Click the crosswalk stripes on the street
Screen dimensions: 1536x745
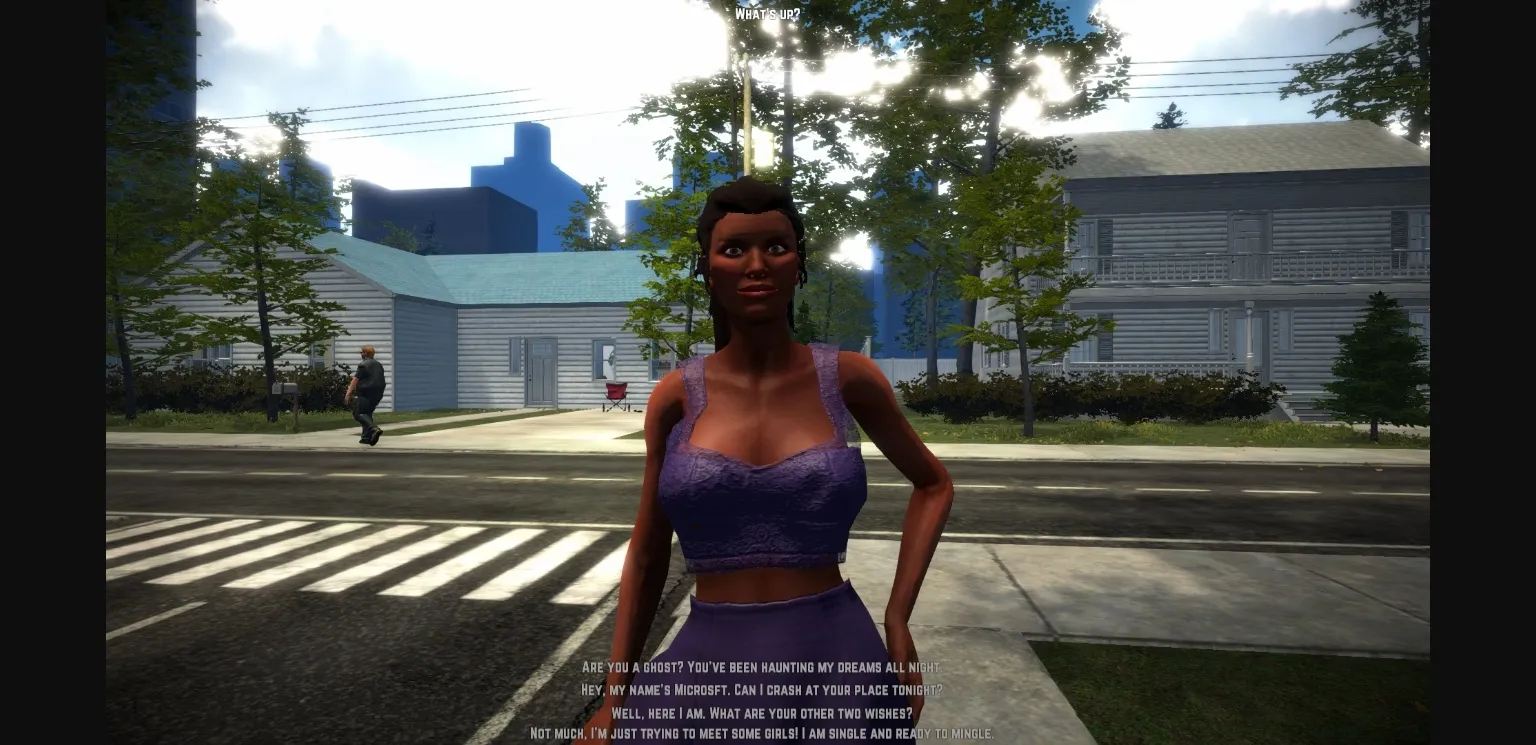point(300,560)
